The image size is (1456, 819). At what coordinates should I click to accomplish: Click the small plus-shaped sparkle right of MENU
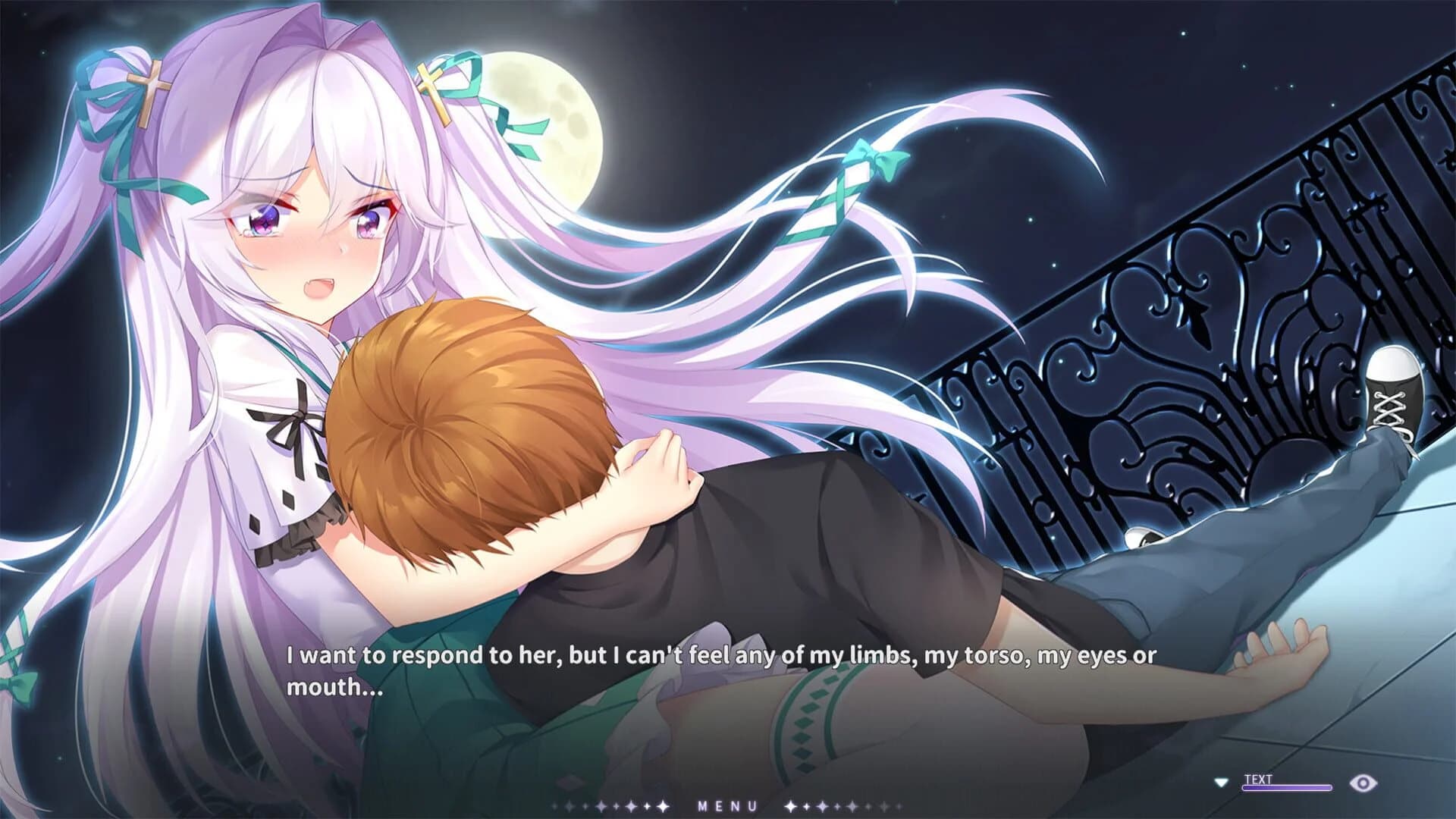point(806,805)
